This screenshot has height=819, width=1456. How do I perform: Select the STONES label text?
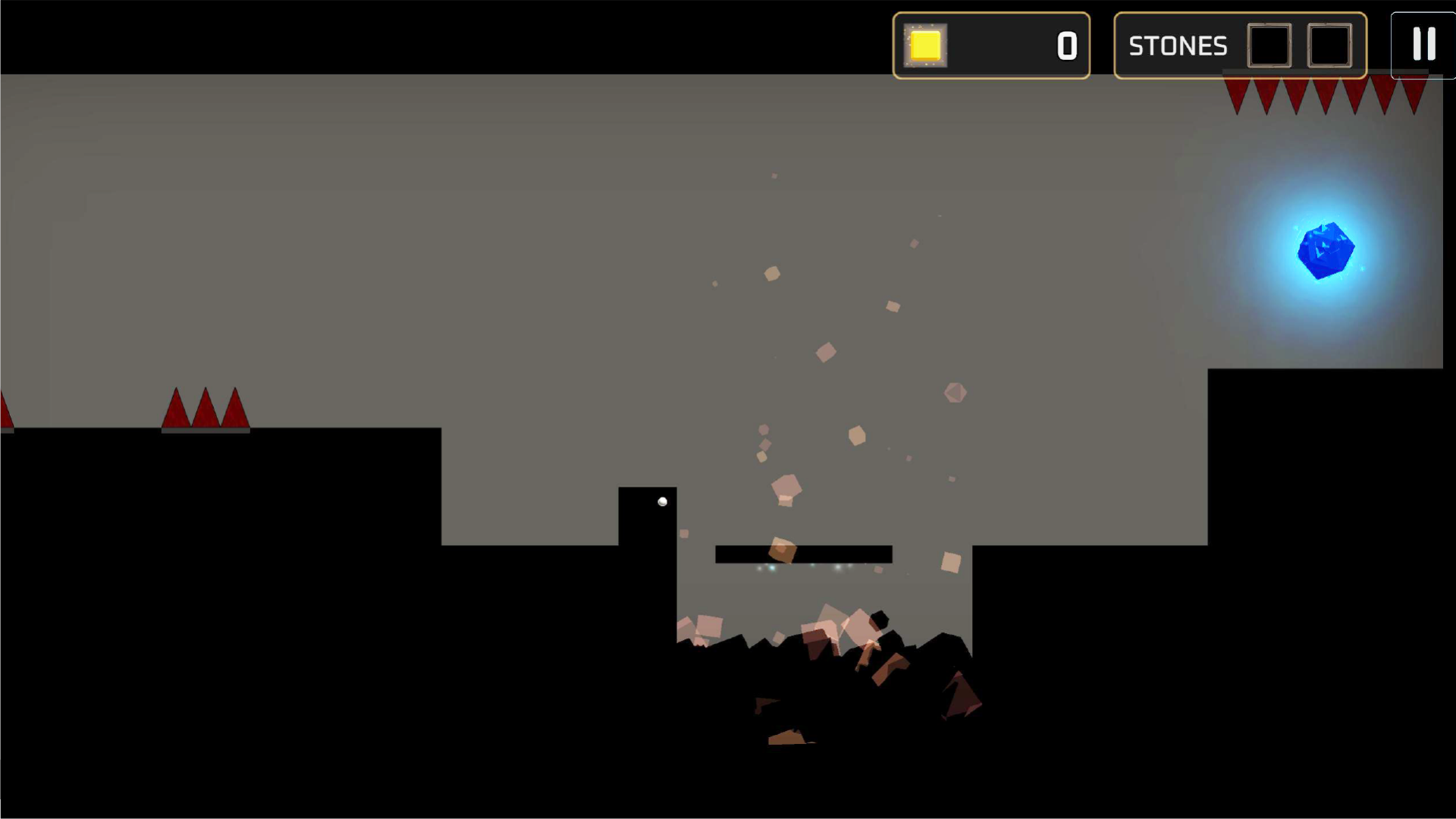pos(1178,45)
